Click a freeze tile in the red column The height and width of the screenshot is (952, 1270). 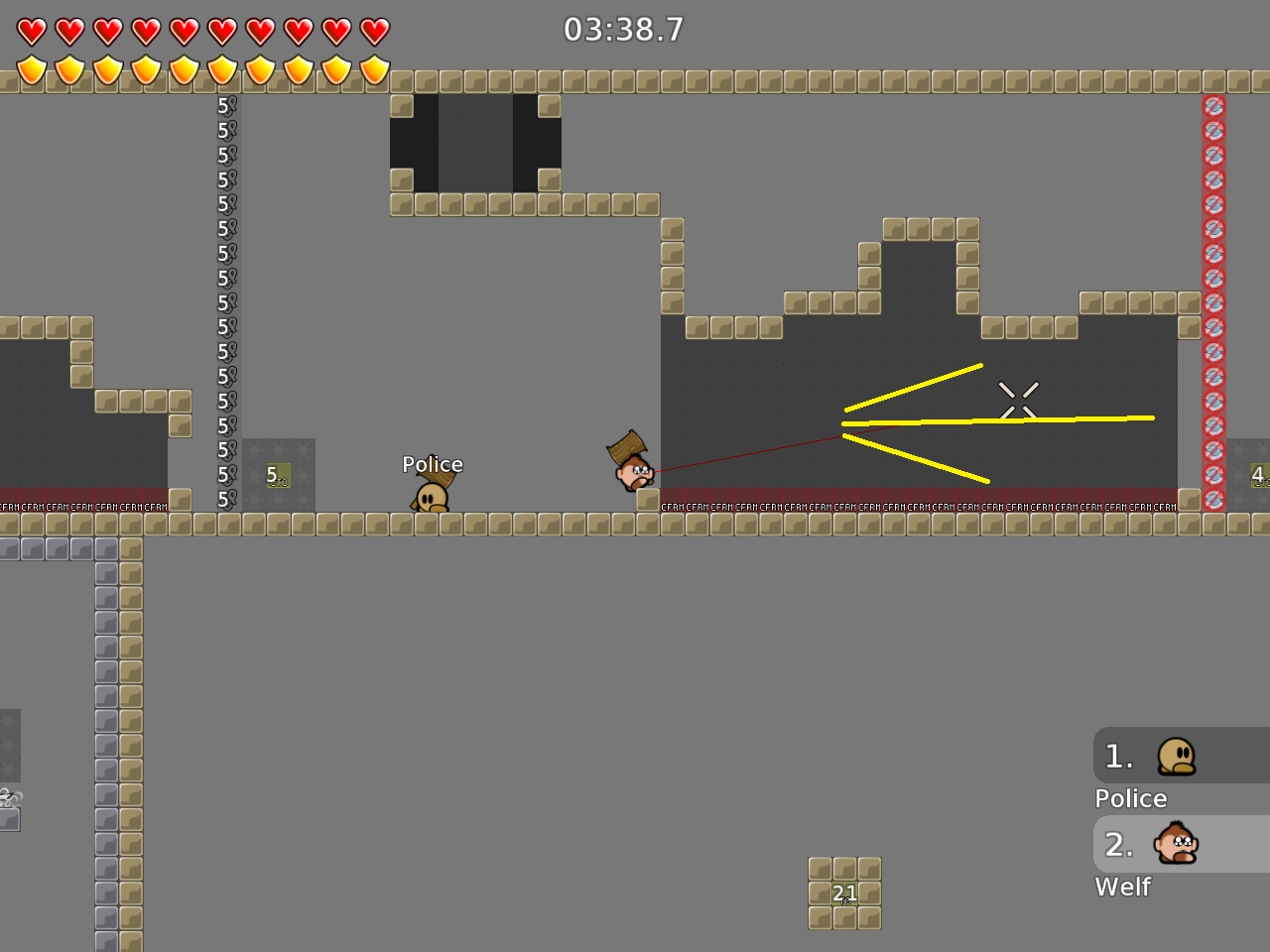click(1213, 297)
